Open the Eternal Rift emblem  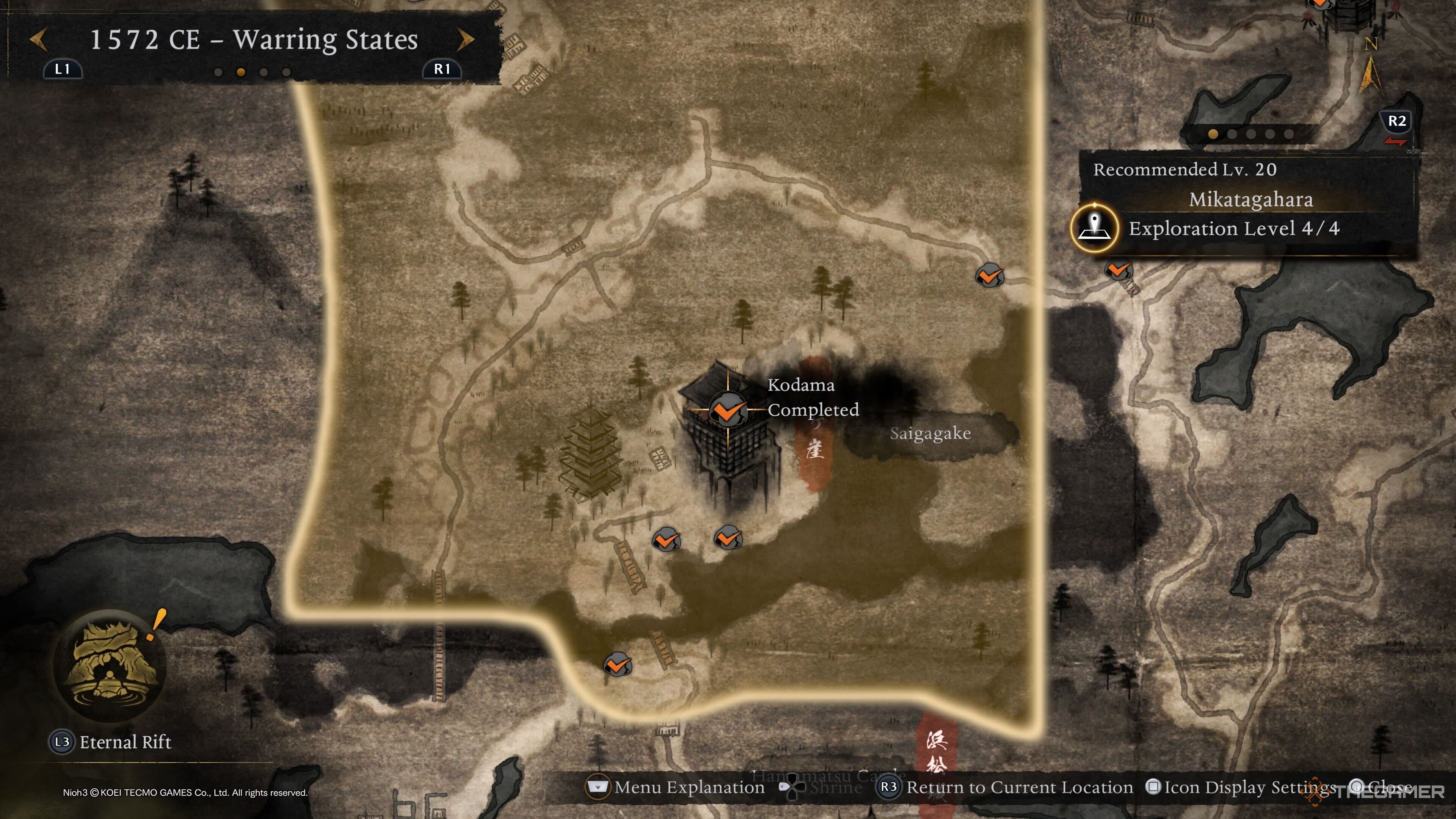[x=110, y=665]
